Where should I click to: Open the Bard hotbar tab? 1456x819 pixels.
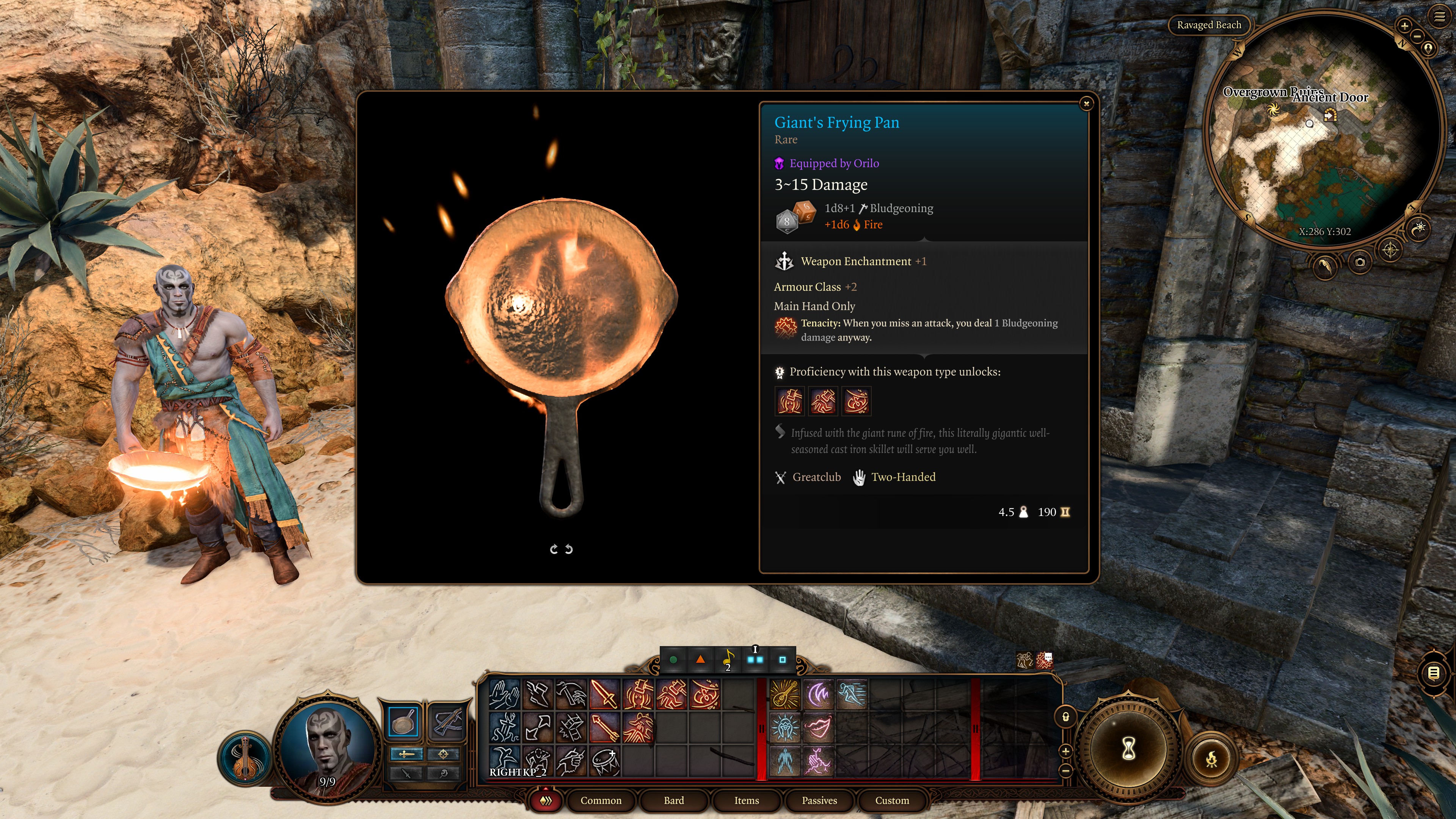point(673,800)
